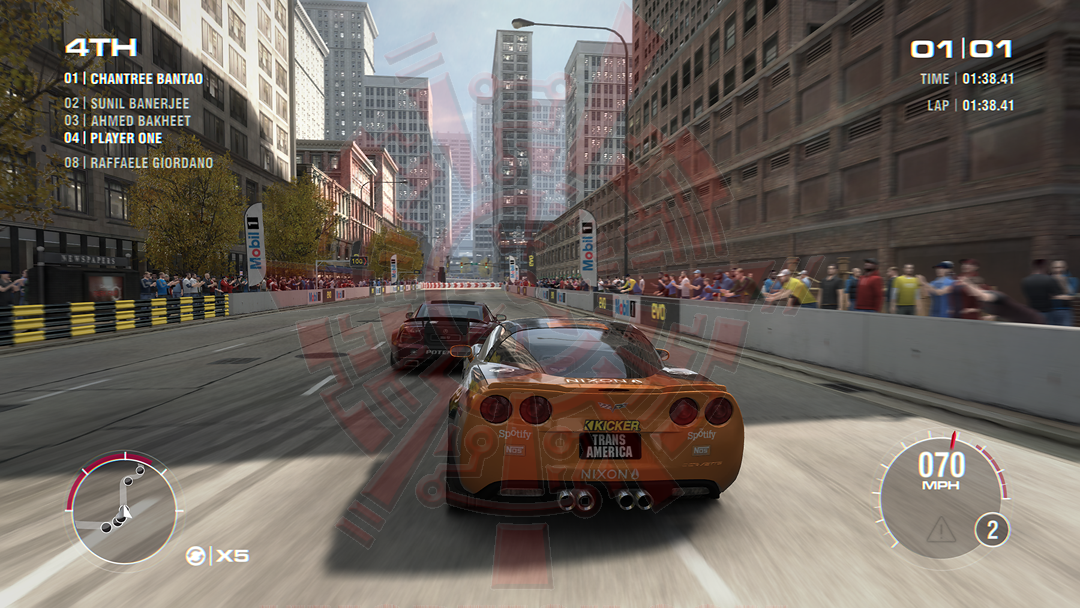
Task: Click the damage warning triangle icon
Action: click(x=940, y=530)
